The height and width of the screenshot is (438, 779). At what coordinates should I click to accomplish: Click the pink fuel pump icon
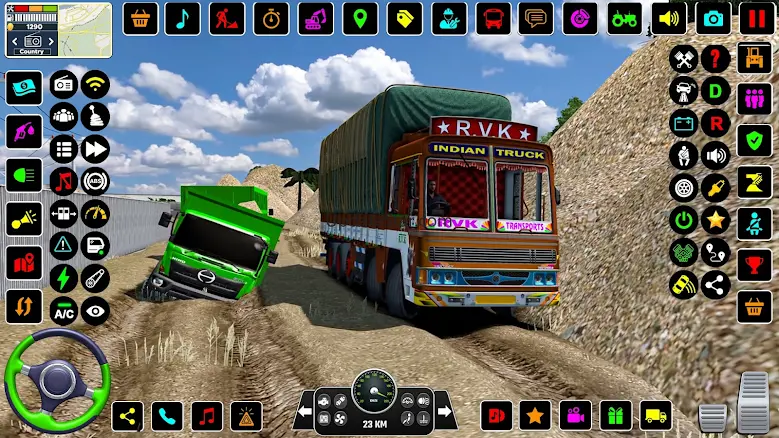(x=23, y=132)
